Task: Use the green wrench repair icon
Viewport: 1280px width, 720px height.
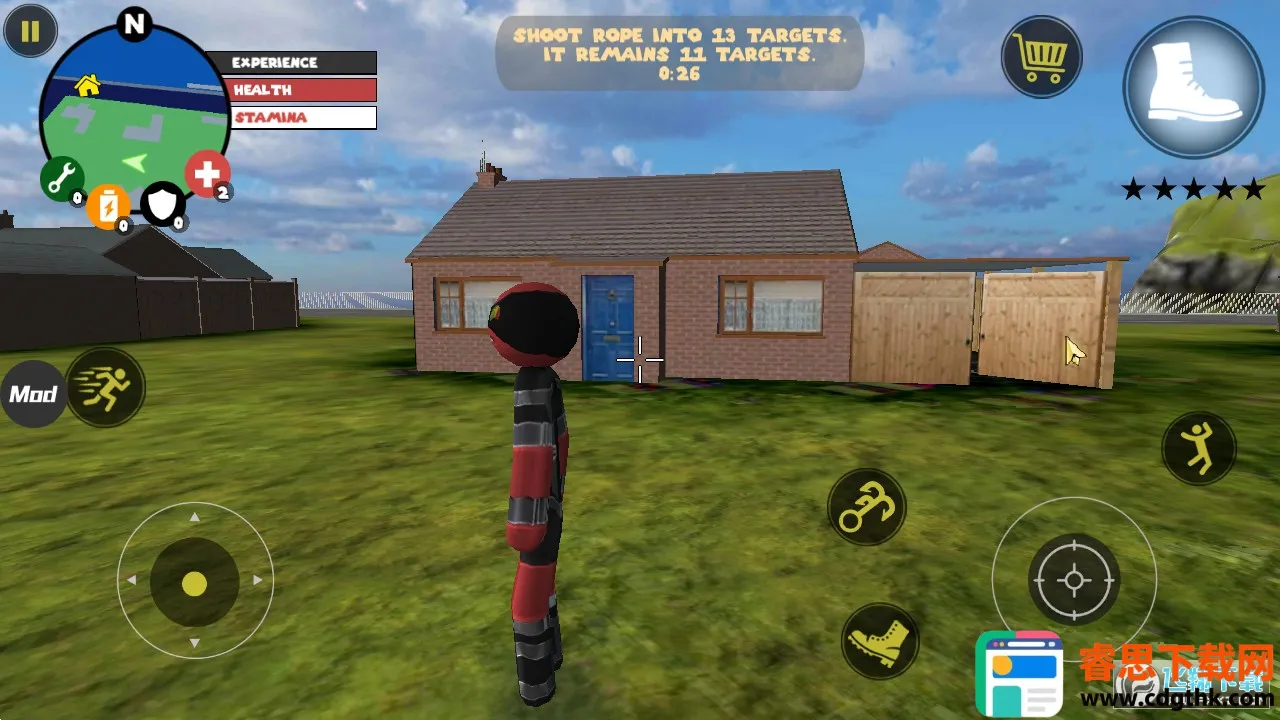Action: click(61, 179)
